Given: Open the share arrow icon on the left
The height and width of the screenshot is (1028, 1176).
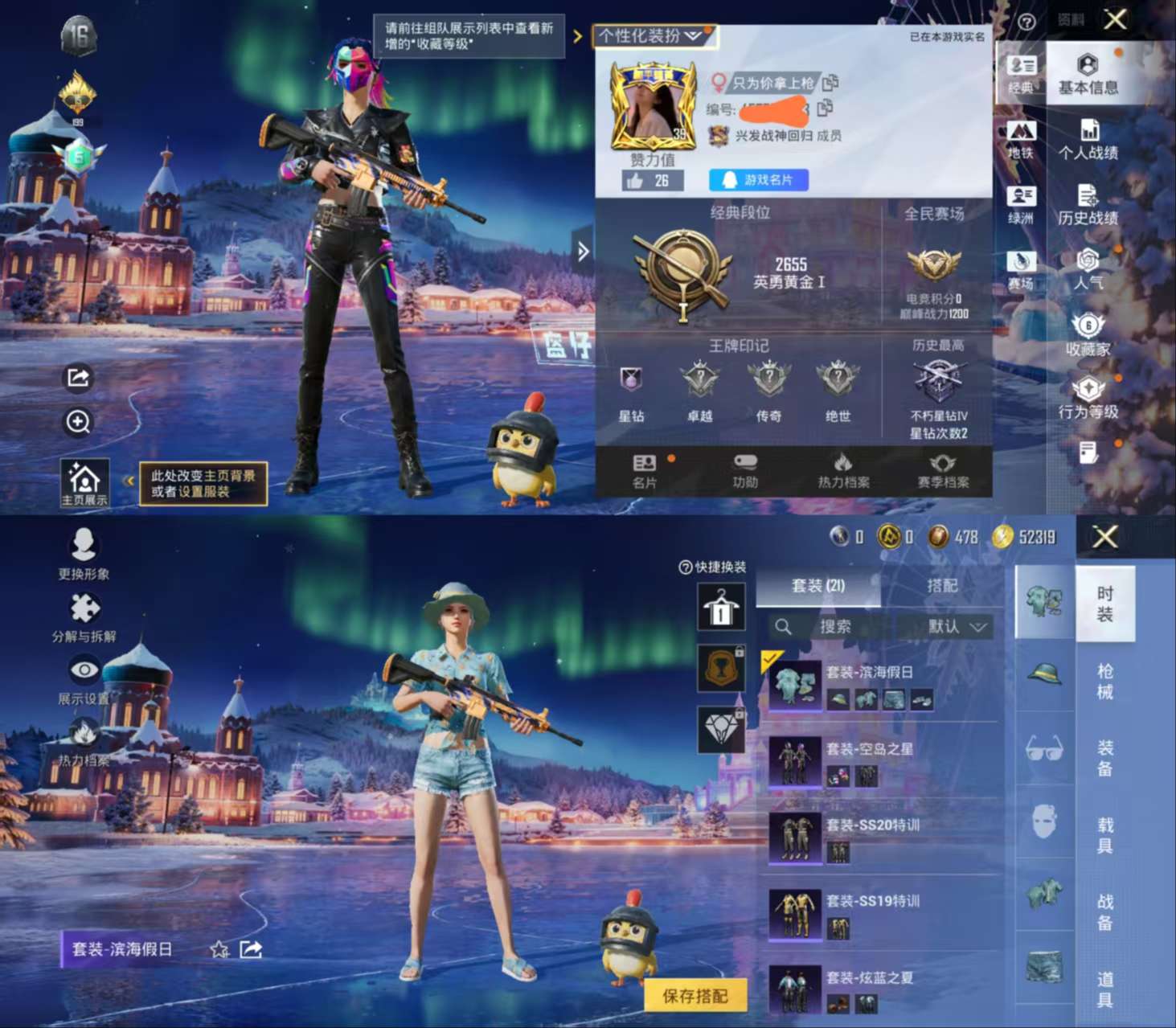Looking at the screenshot, I should pos(78,376).
